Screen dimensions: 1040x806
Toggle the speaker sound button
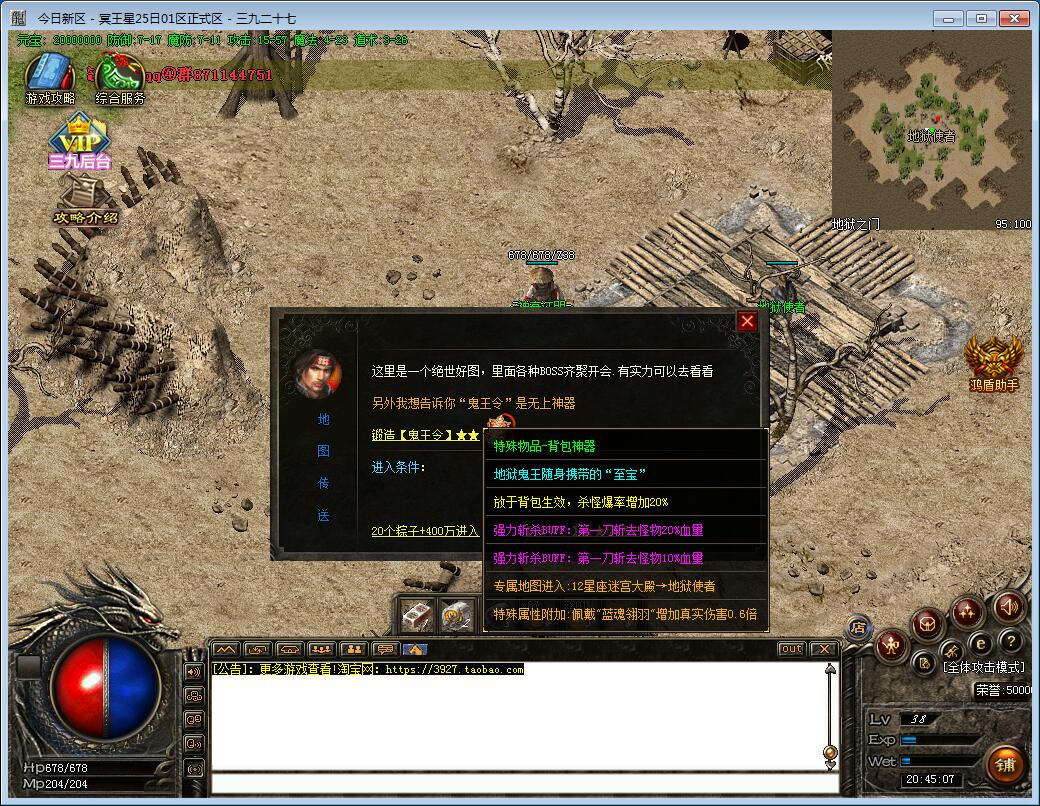(1008, 607)
